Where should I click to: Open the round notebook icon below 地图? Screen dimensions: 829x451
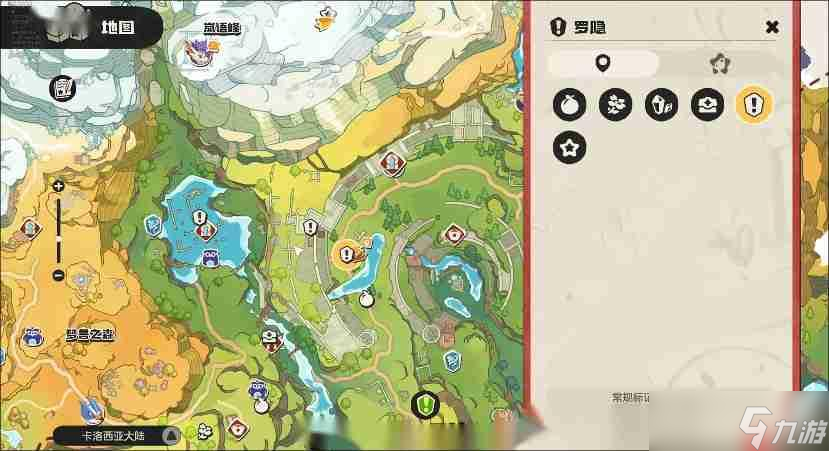point(64,88)
